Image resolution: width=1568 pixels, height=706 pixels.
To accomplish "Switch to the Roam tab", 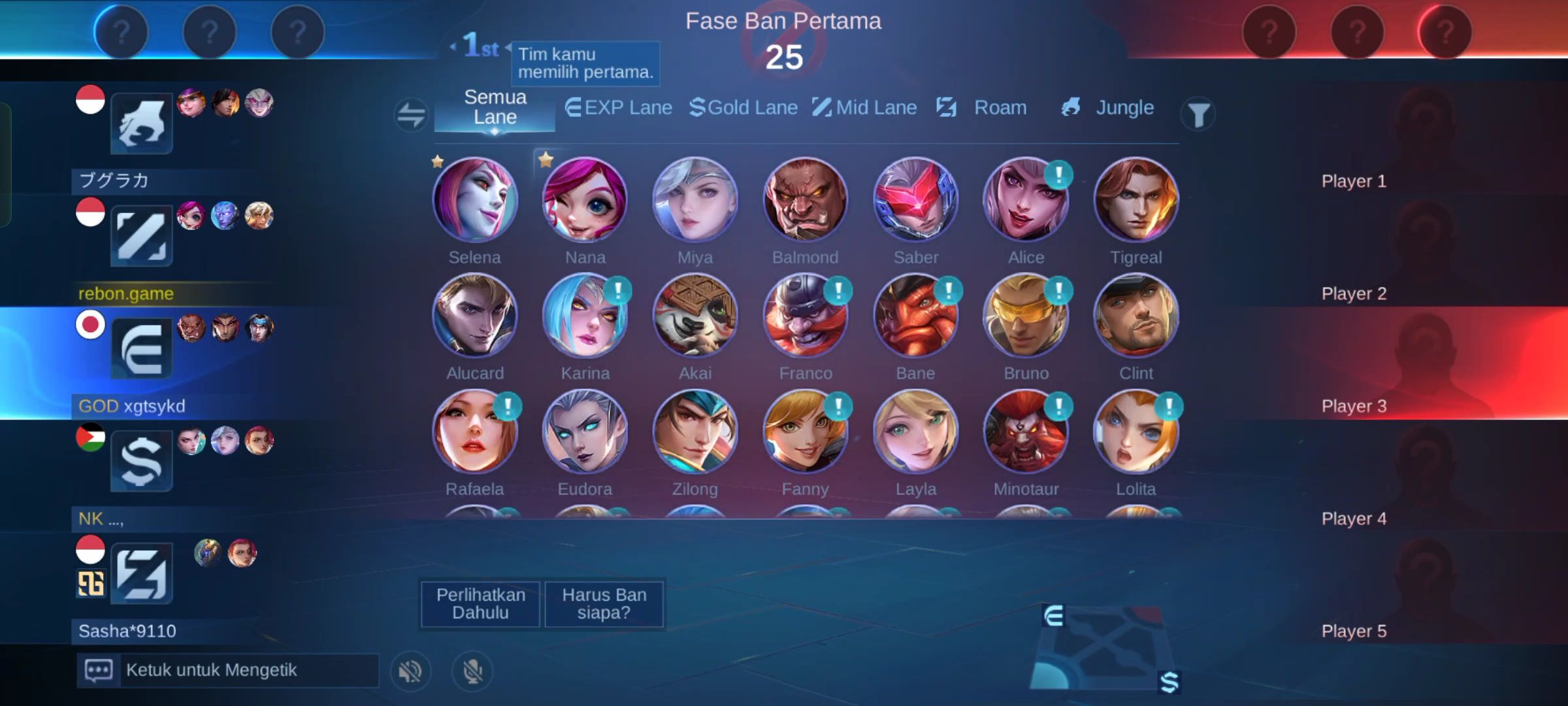I will [982, 108].
